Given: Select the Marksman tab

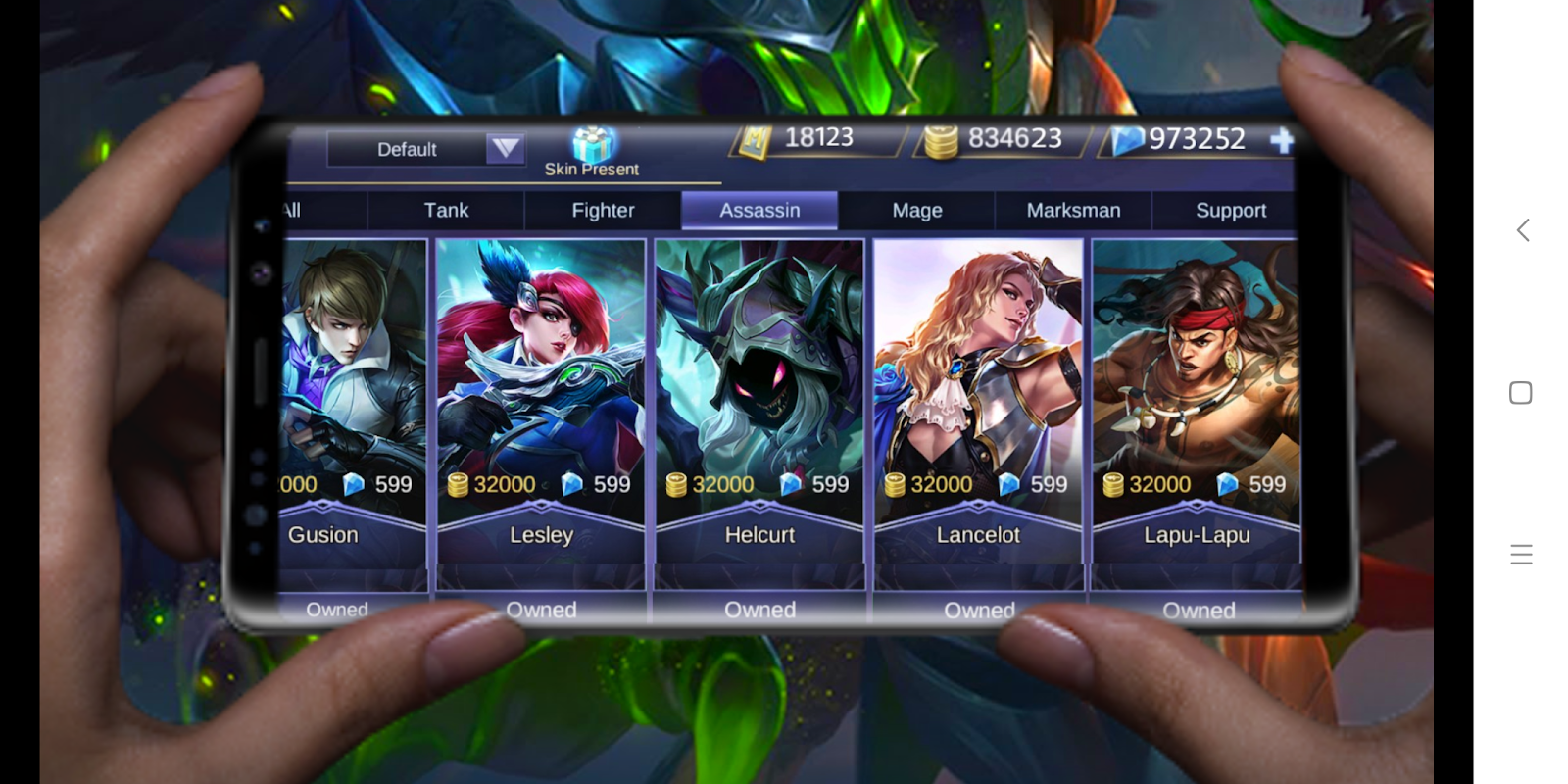Looking at the screenshot, I should tap(1072, 210).
